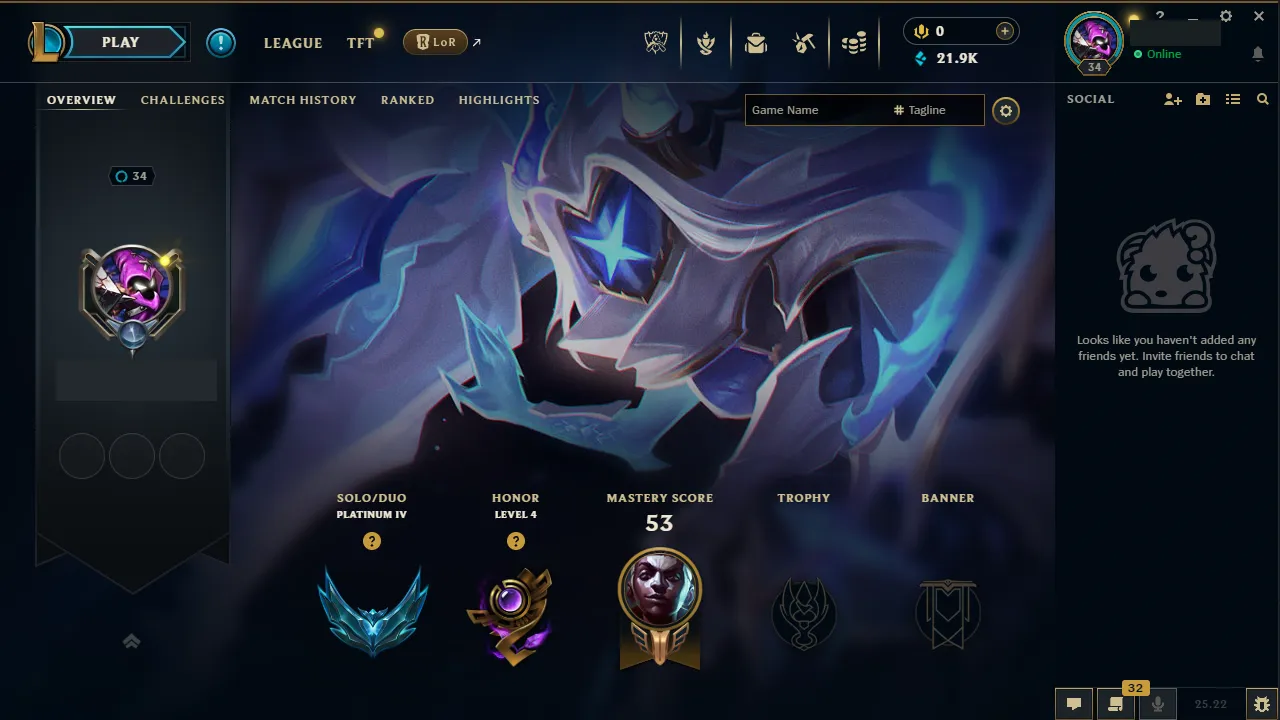Viewport: 1280px width, 720px height.
Task: Switch to the MATCH HISTORY tab
Action: [x=303, y=100]
